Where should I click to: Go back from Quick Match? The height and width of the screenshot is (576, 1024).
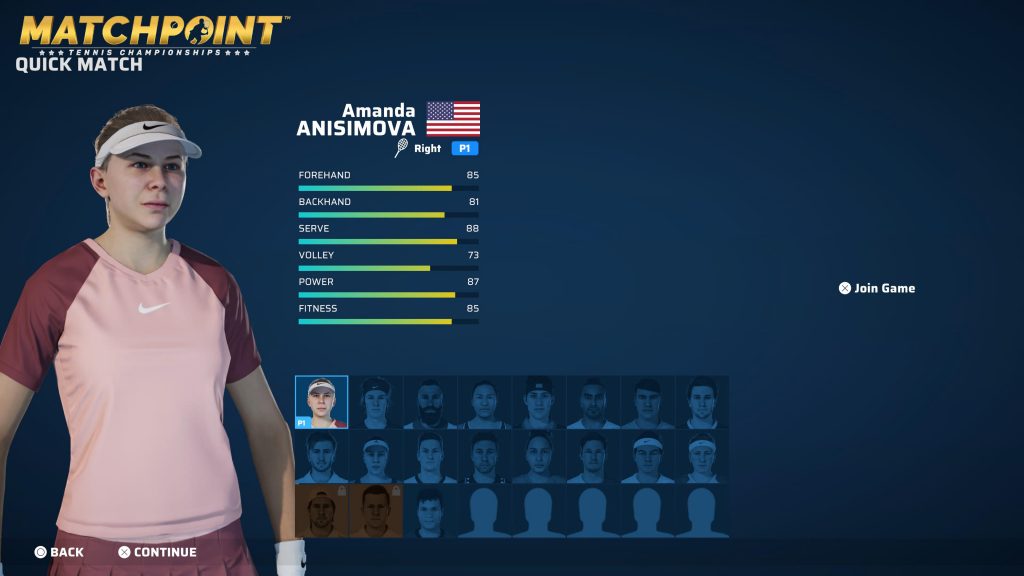coord(59,552)
